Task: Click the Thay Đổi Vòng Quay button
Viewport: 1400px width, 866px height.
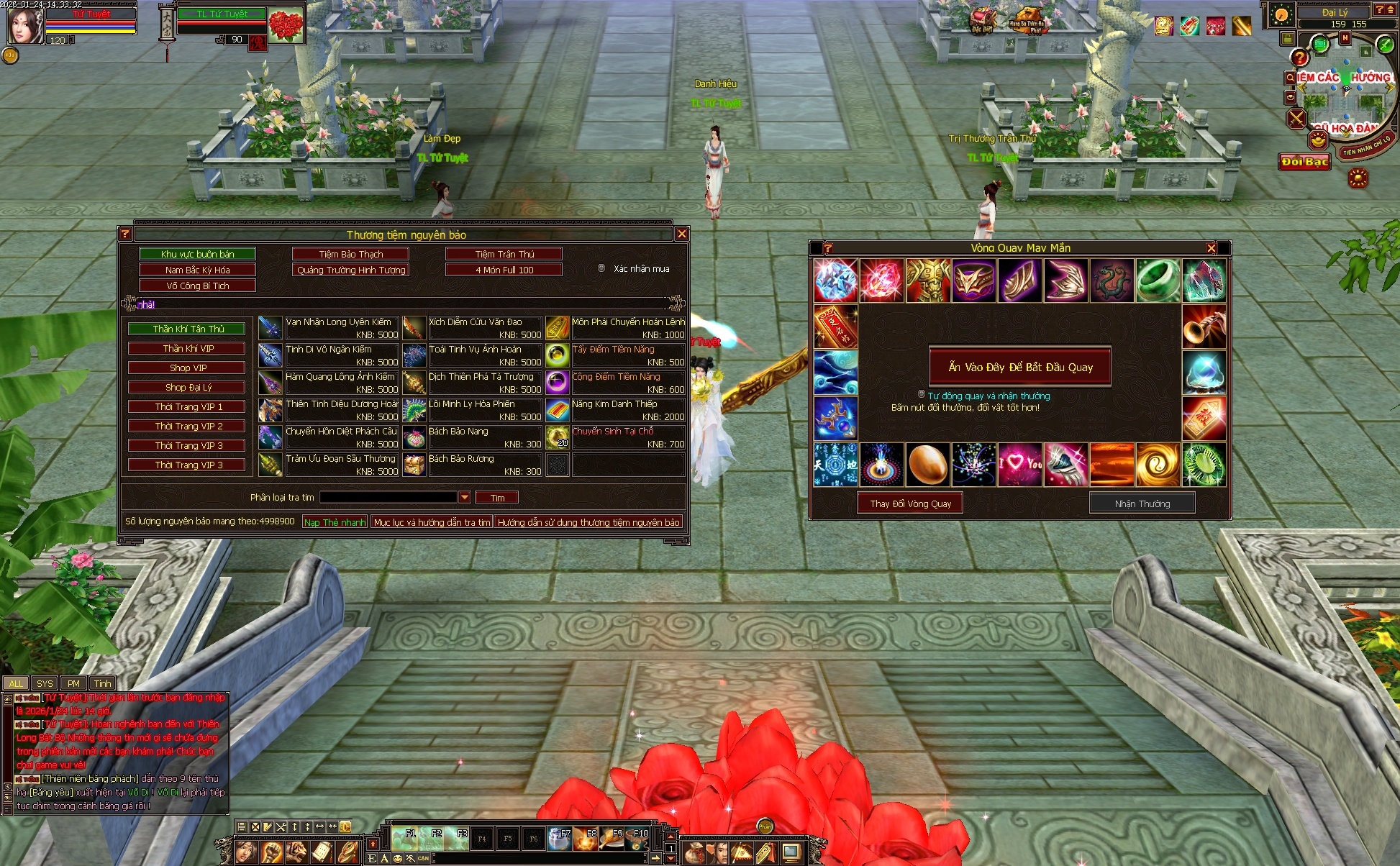Action: (910, 503)
